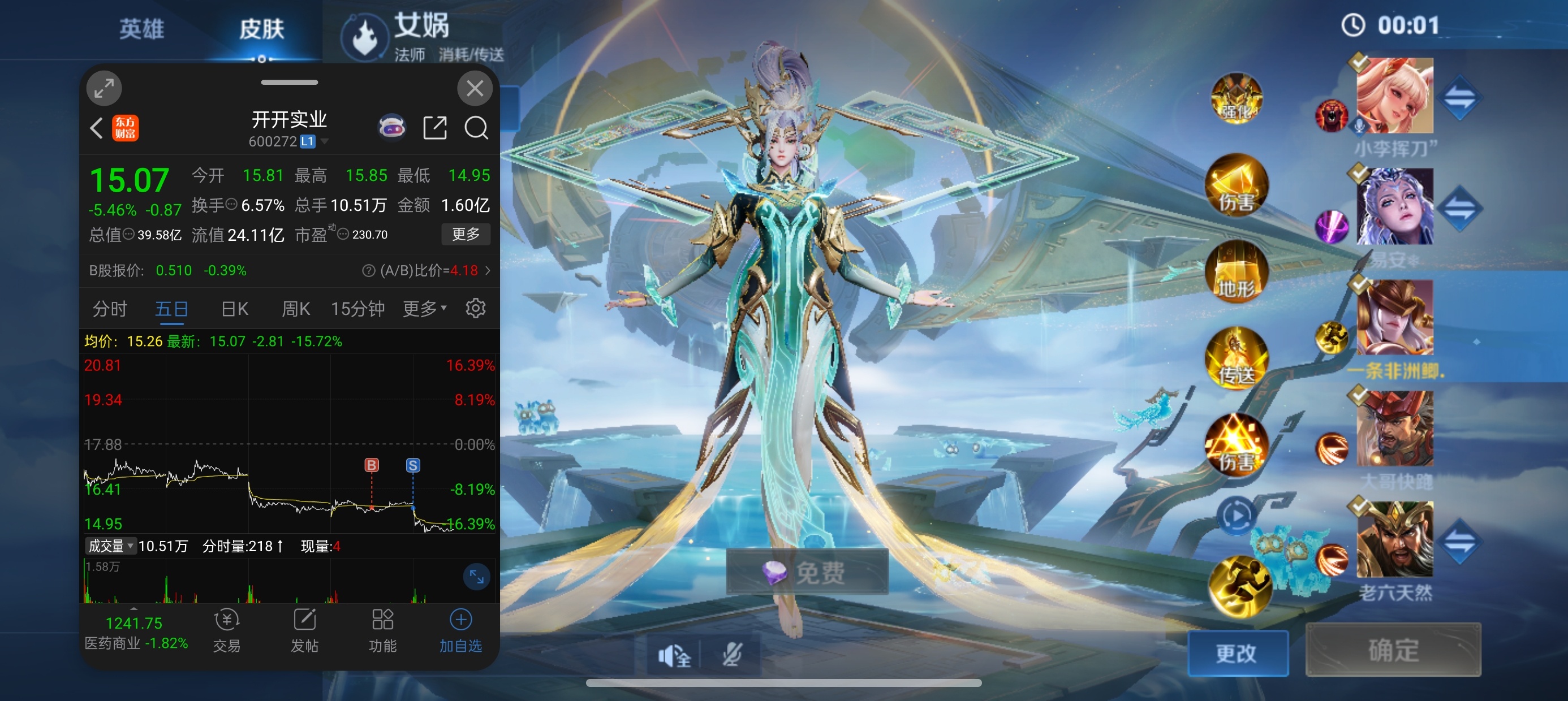
Task: Click the 更改 change button
Action: 1237,653
